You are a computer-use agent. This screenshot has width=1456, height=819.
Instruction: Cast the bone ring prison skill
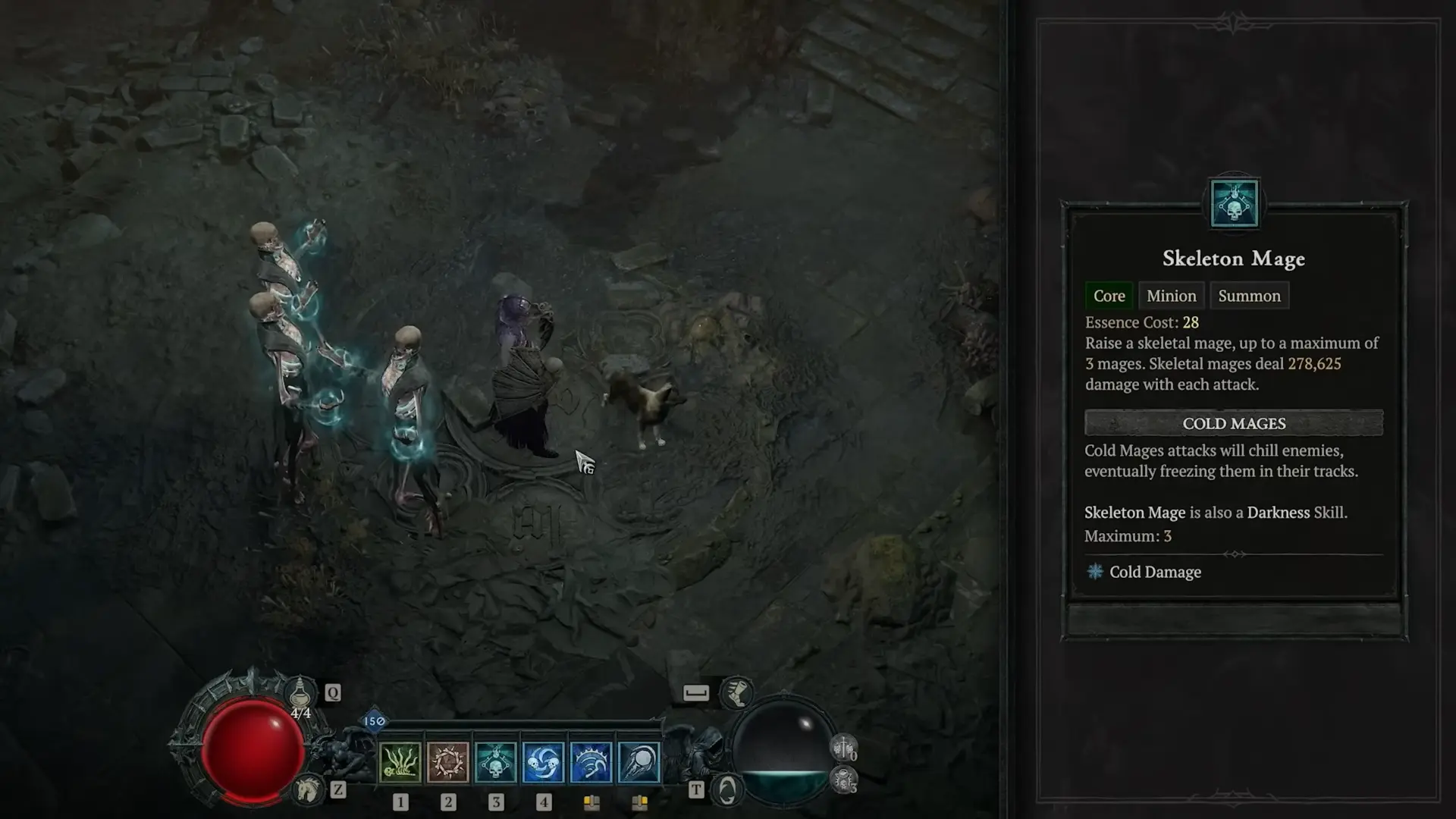[447, 762]
